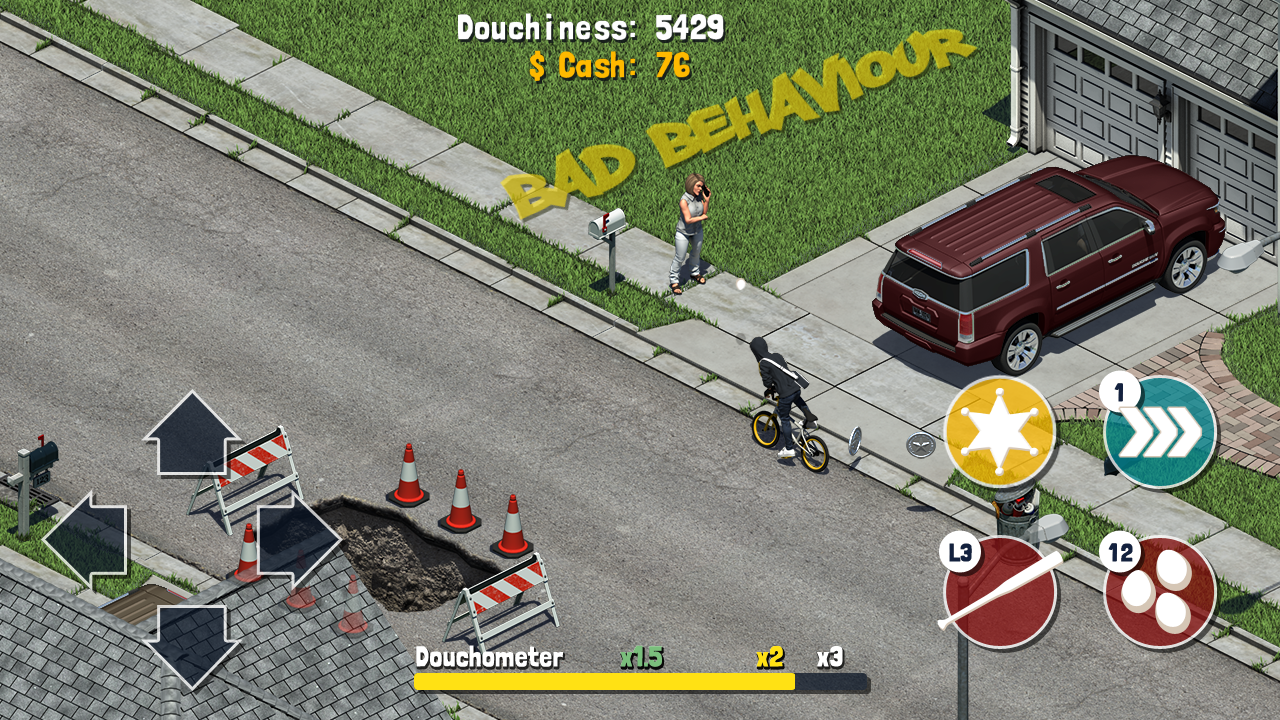Click the notification badge showing 1

click(x=1122, y=389)
